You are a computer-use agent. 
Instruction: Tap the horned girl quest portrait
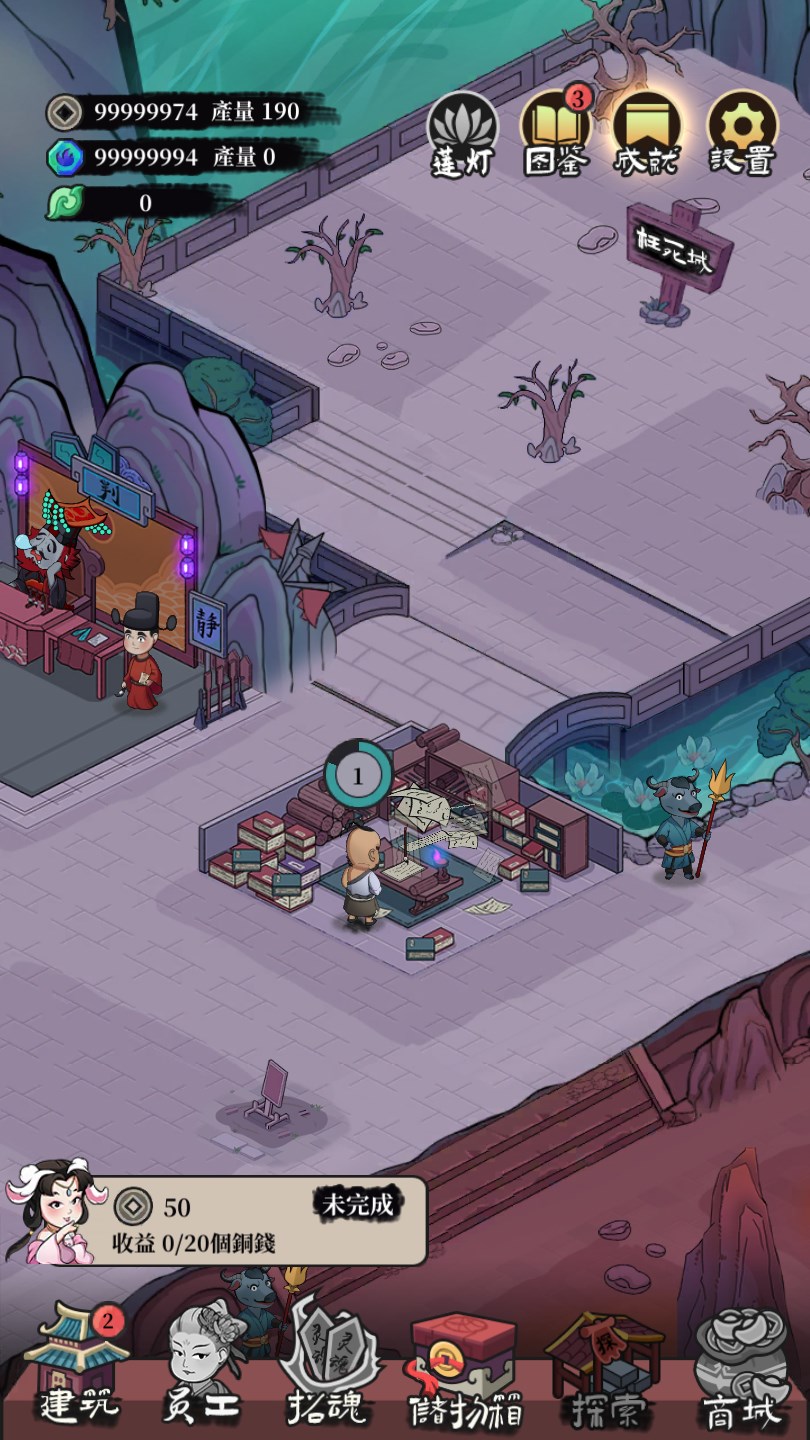[50, 1211]
